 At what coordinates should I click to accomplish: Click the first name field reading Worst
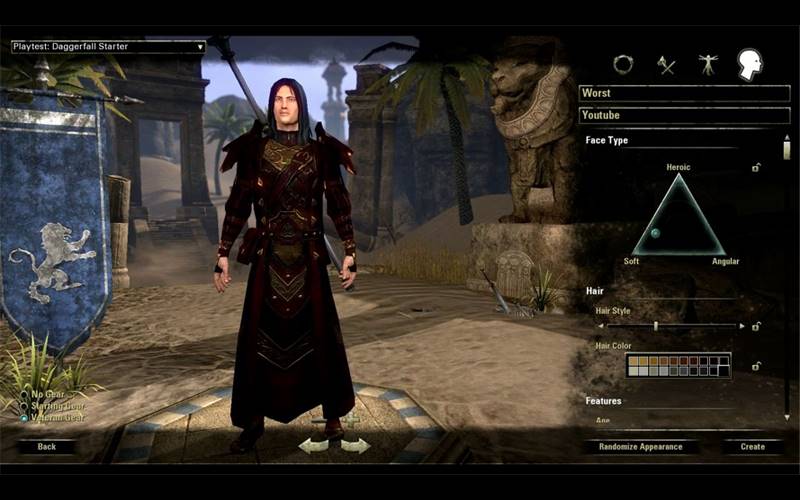pyautogui.click(x=684, y=93)
